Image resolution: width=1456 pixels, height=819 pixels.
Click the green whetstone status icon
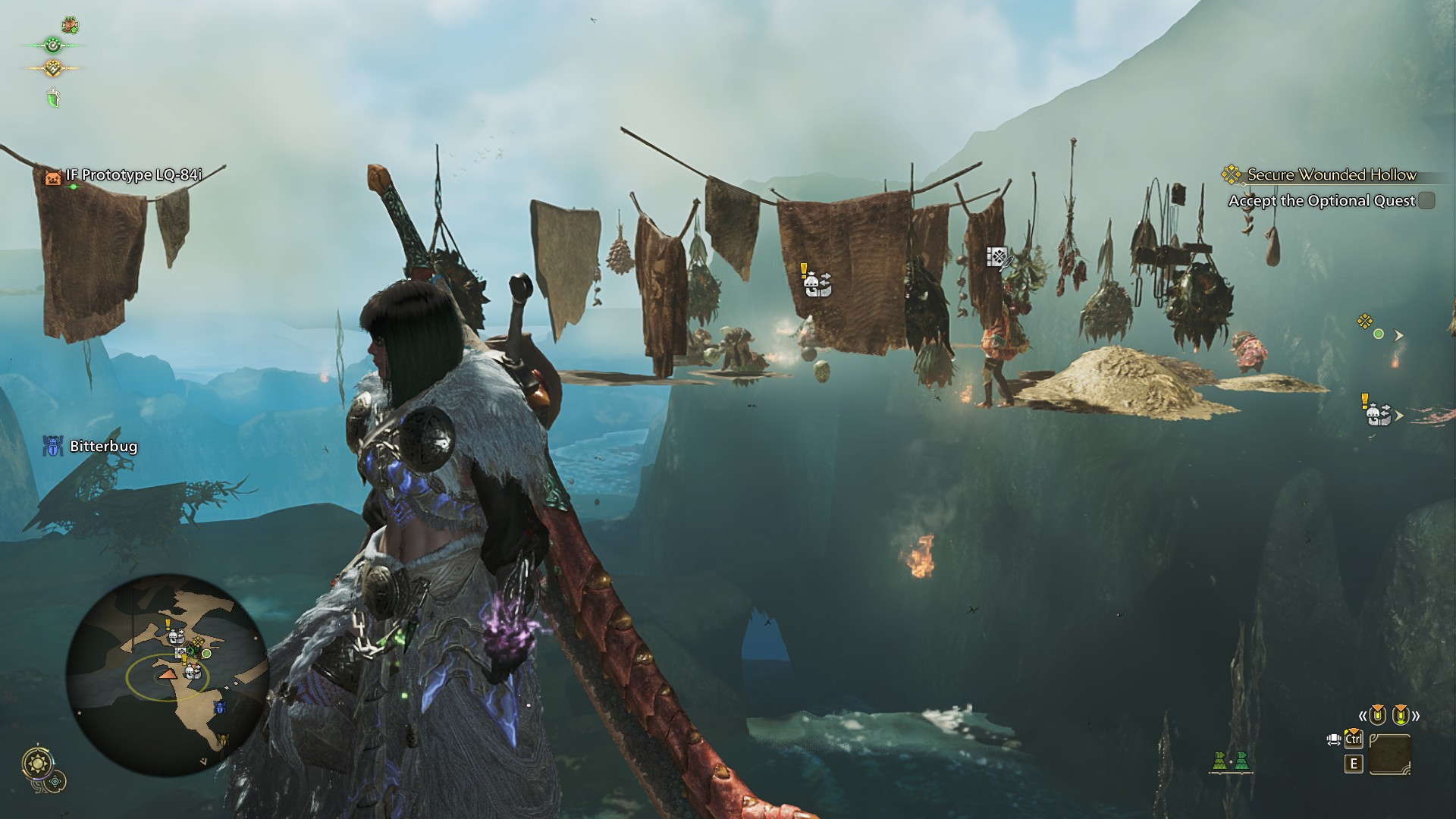click(53, 97)
